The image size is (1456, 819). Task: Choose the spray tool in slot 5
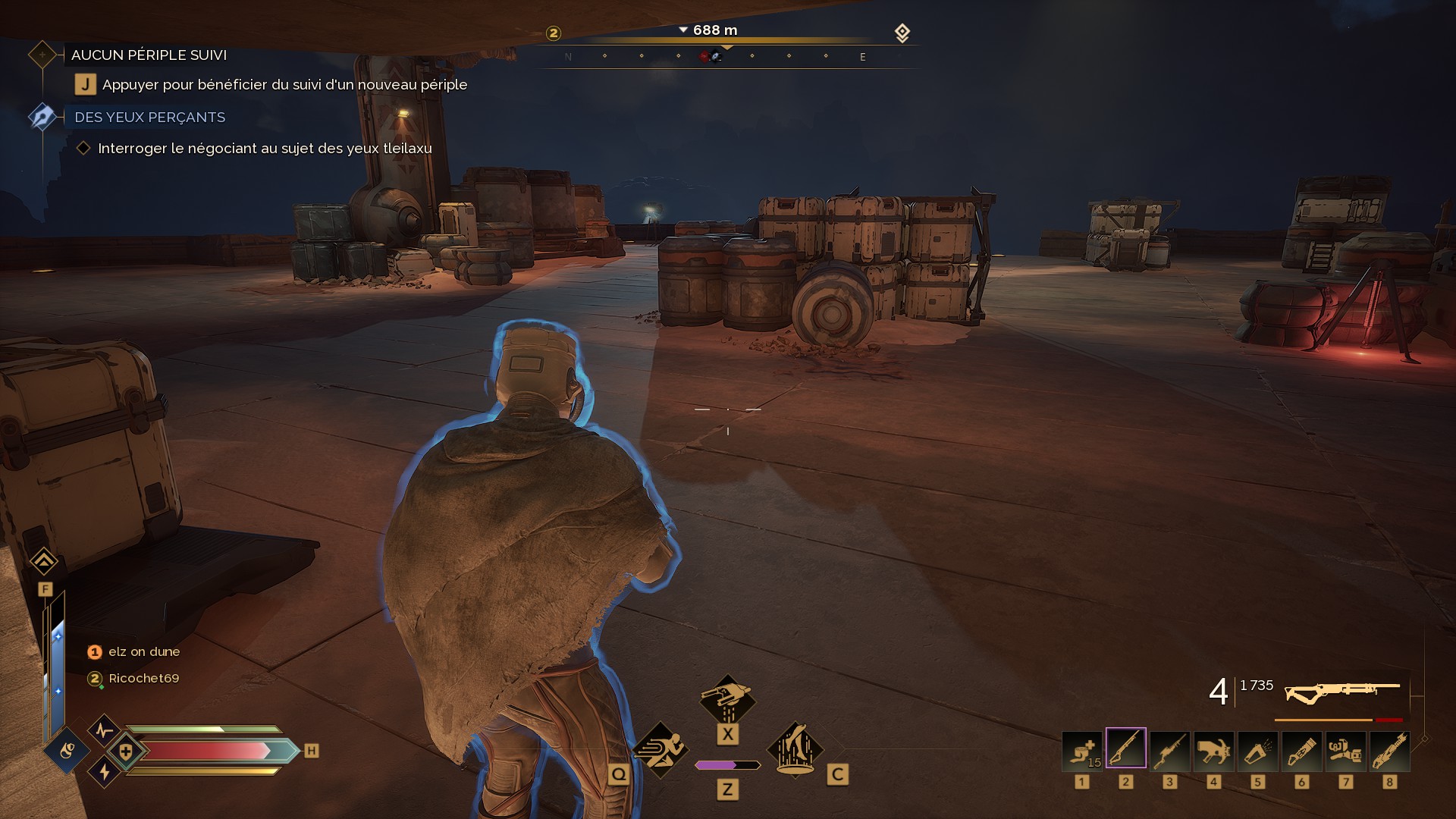[x=1257, y=750]
